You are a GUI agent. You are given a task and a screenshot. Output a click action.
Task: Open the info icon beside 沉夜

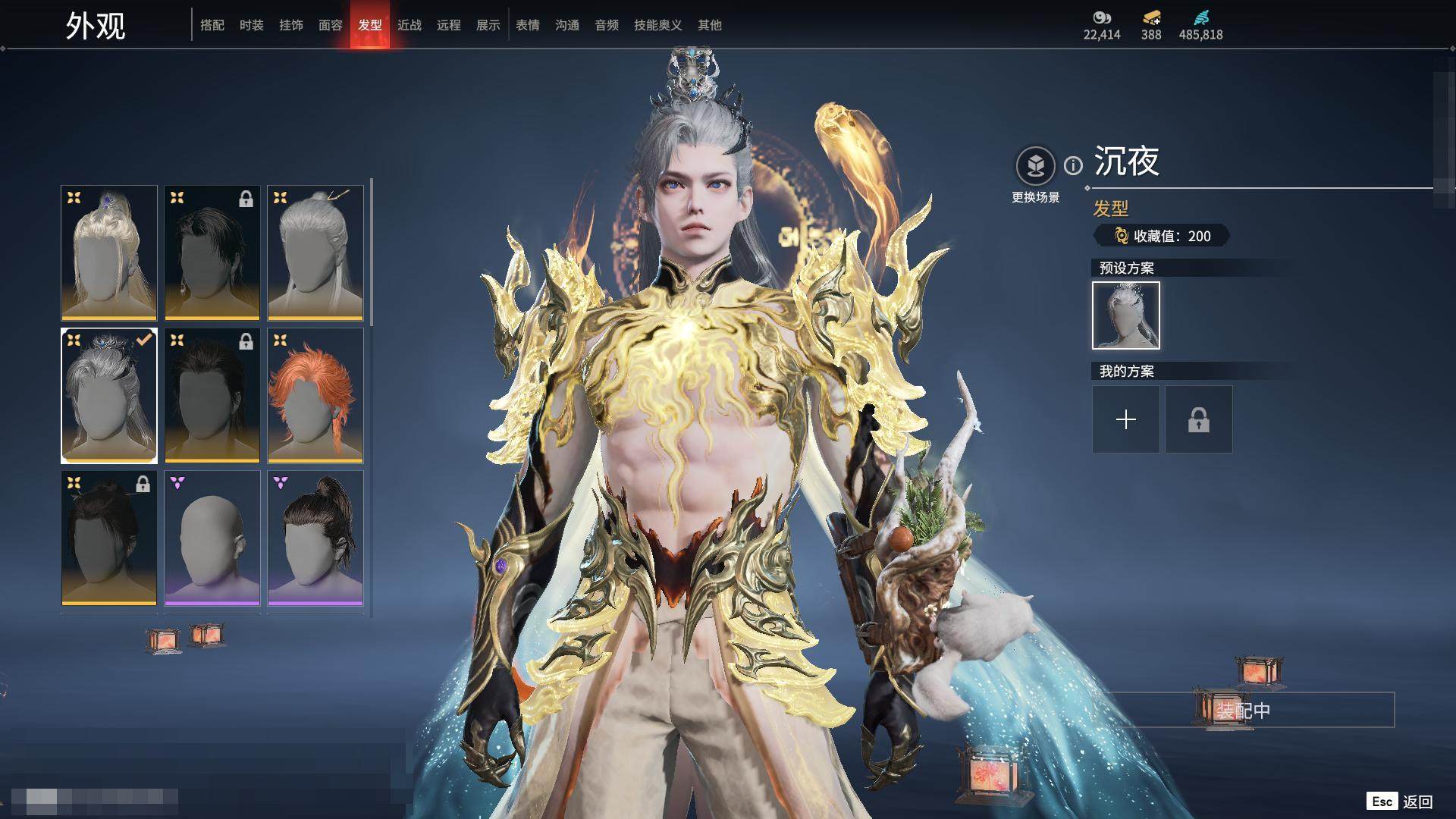tap(1073, 165)
